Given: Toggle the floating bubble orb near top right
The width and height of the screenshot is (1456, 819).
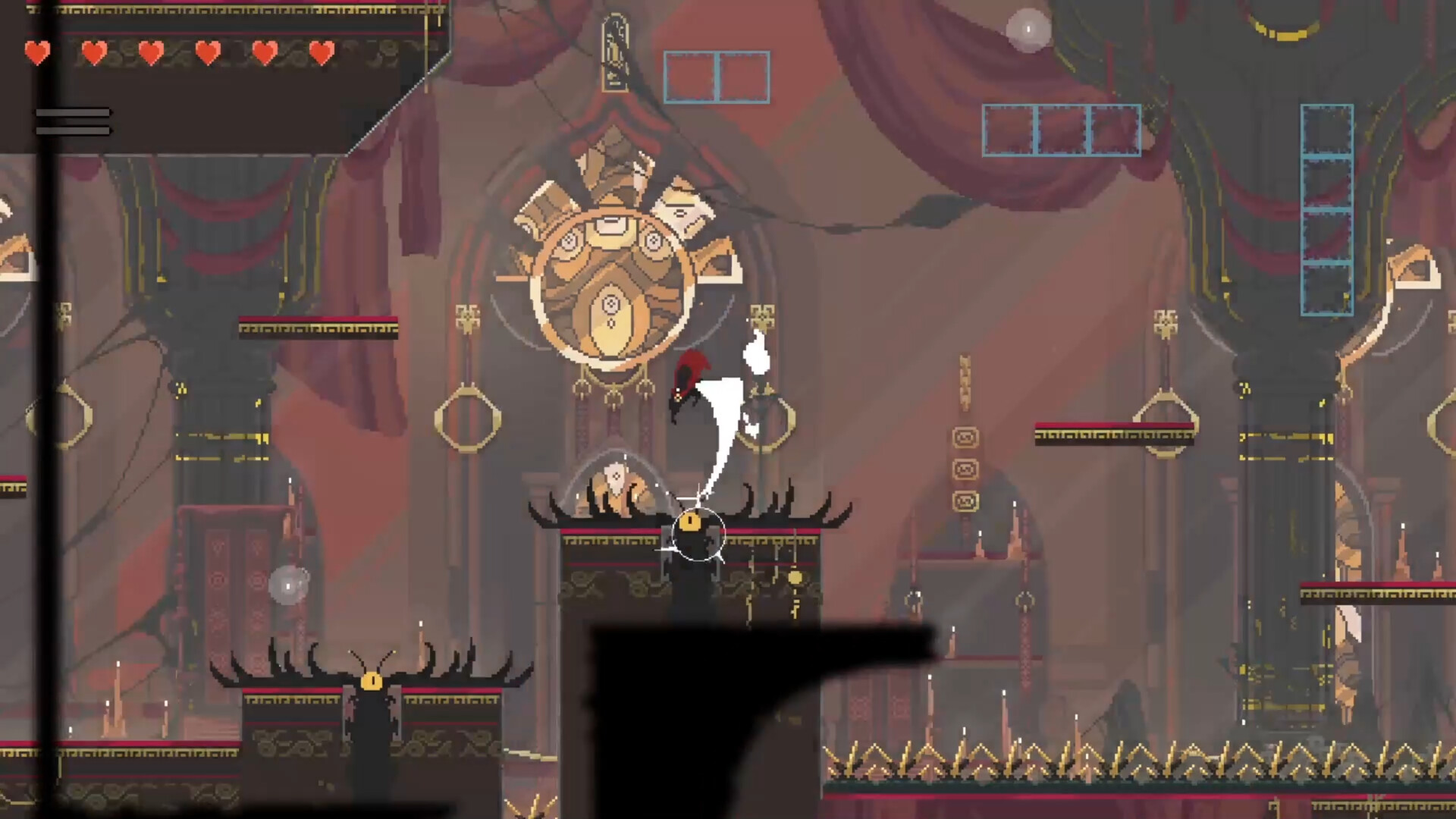Looking at the screenshot, I should coord(1028,29).
